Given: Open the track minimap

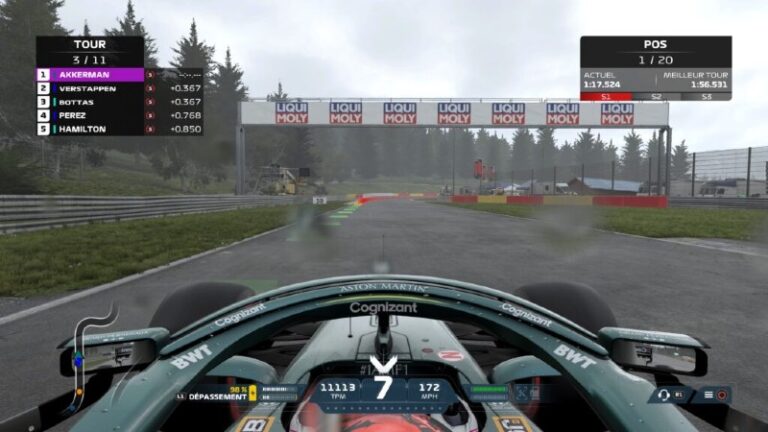Looking at the screenshot, I should [x=88, y=355].
